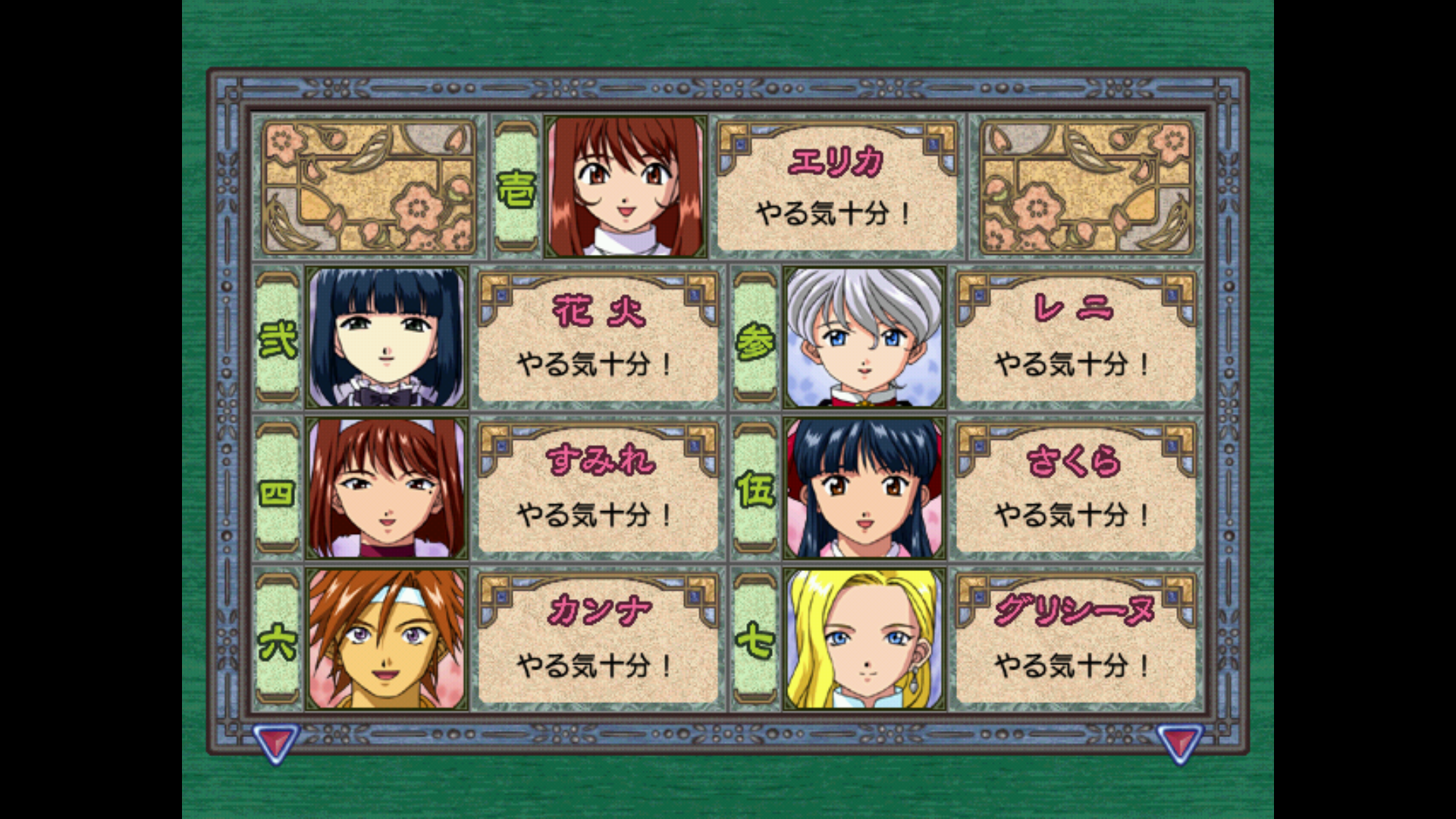Select Glycine's blonde portrait
Viewport: 1456px width, 819px height.
pyautogui.click(x=864, y=639)
